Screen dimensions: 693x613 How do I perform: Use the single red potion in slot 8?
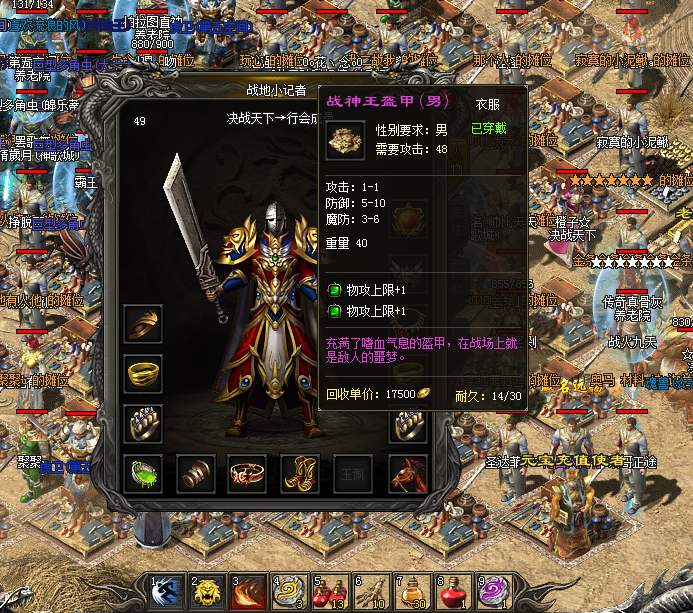450,591
